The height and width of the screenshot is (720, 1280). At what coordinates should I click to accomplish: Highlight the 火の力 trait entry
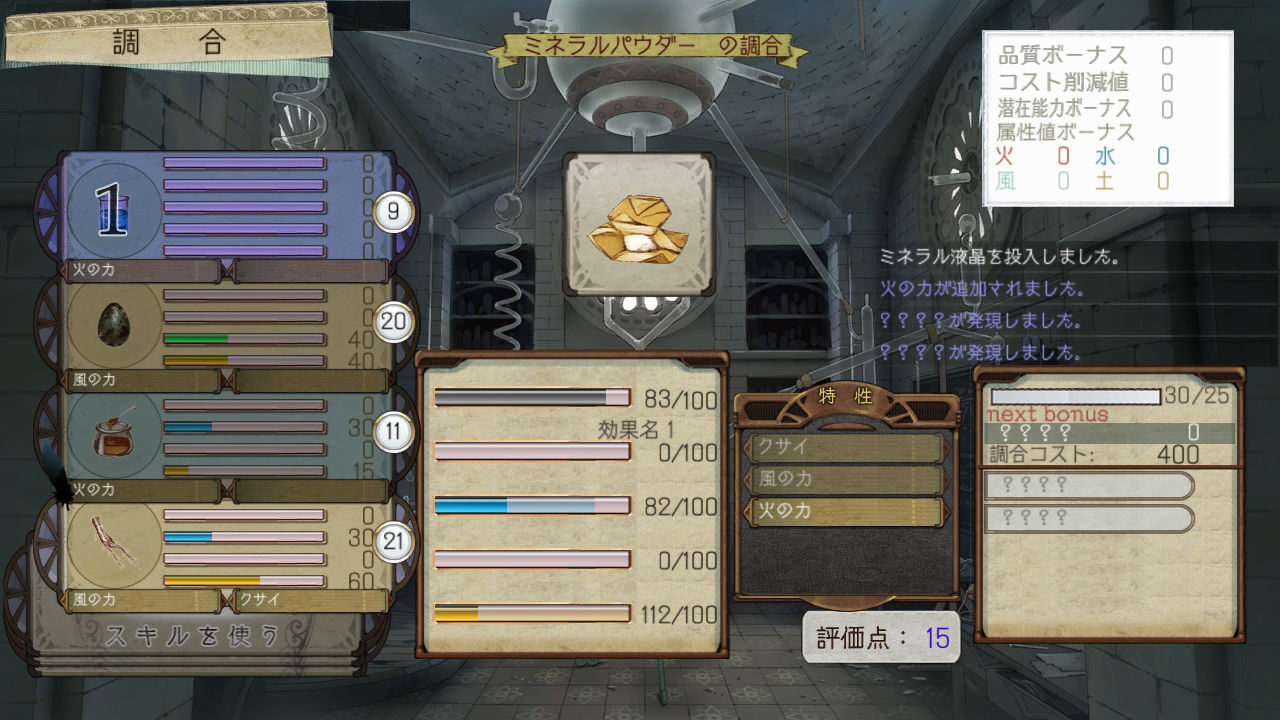(x=845, y=511)
